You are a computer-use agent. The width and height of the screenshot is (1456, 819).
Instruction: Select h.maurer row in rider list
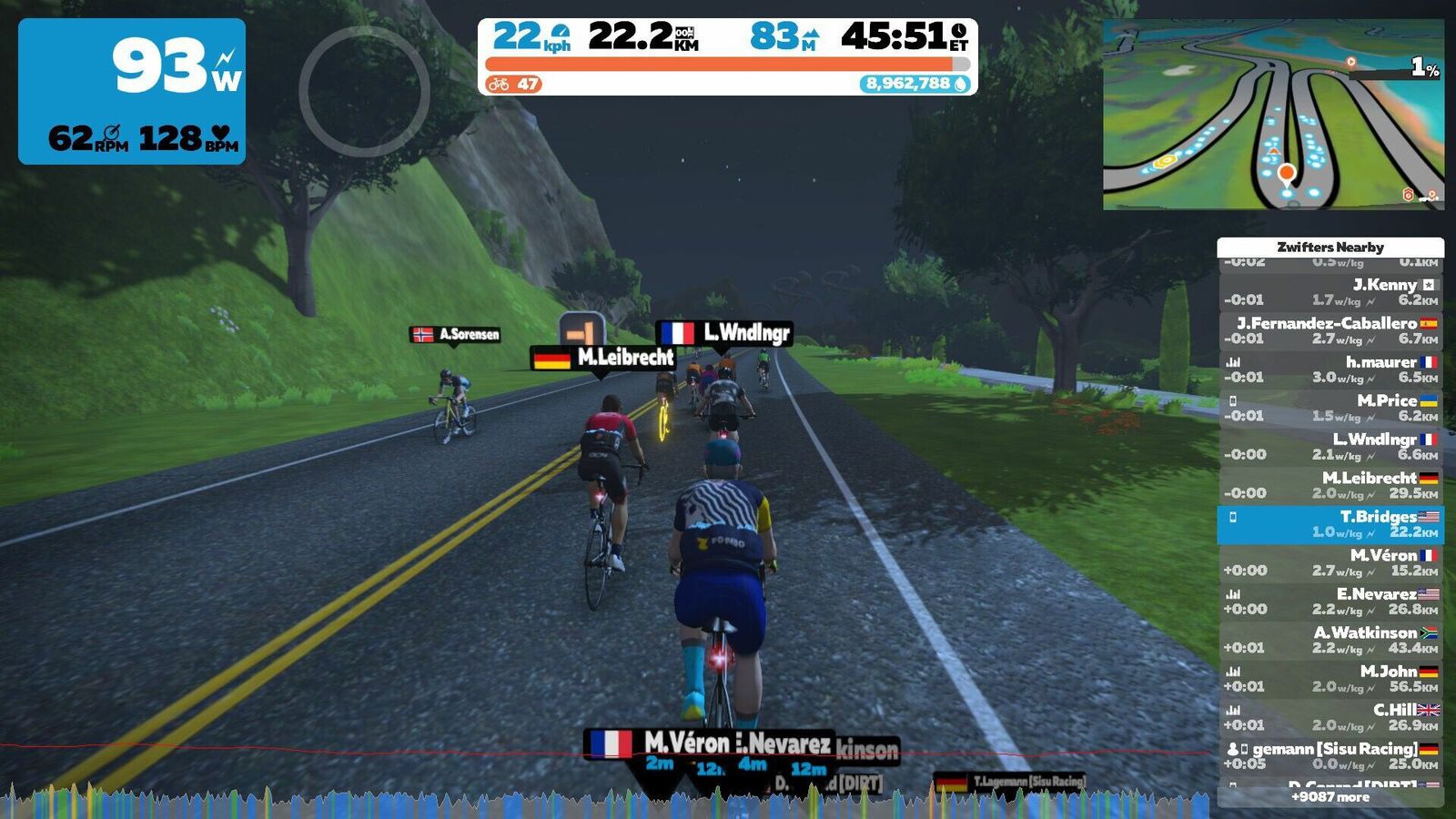pos(1330,369)
